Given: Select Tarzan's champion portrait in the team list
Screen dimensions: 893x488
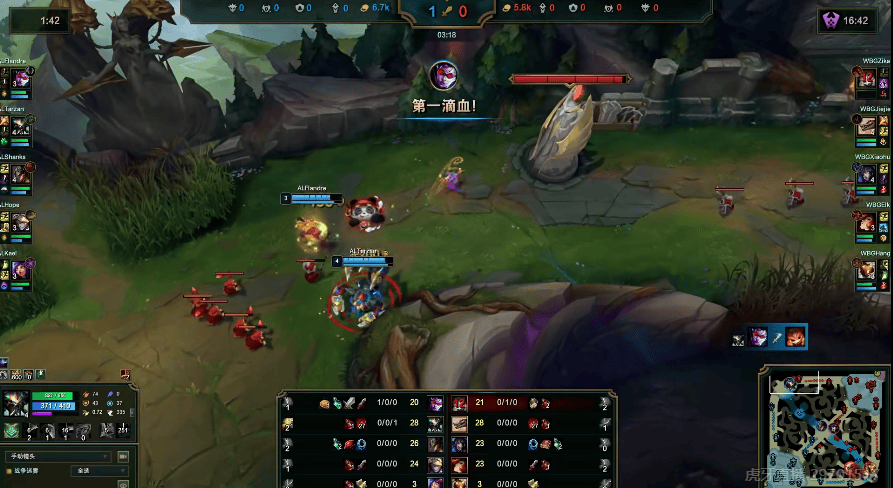Looking at the screenshot, I should 21,126.
